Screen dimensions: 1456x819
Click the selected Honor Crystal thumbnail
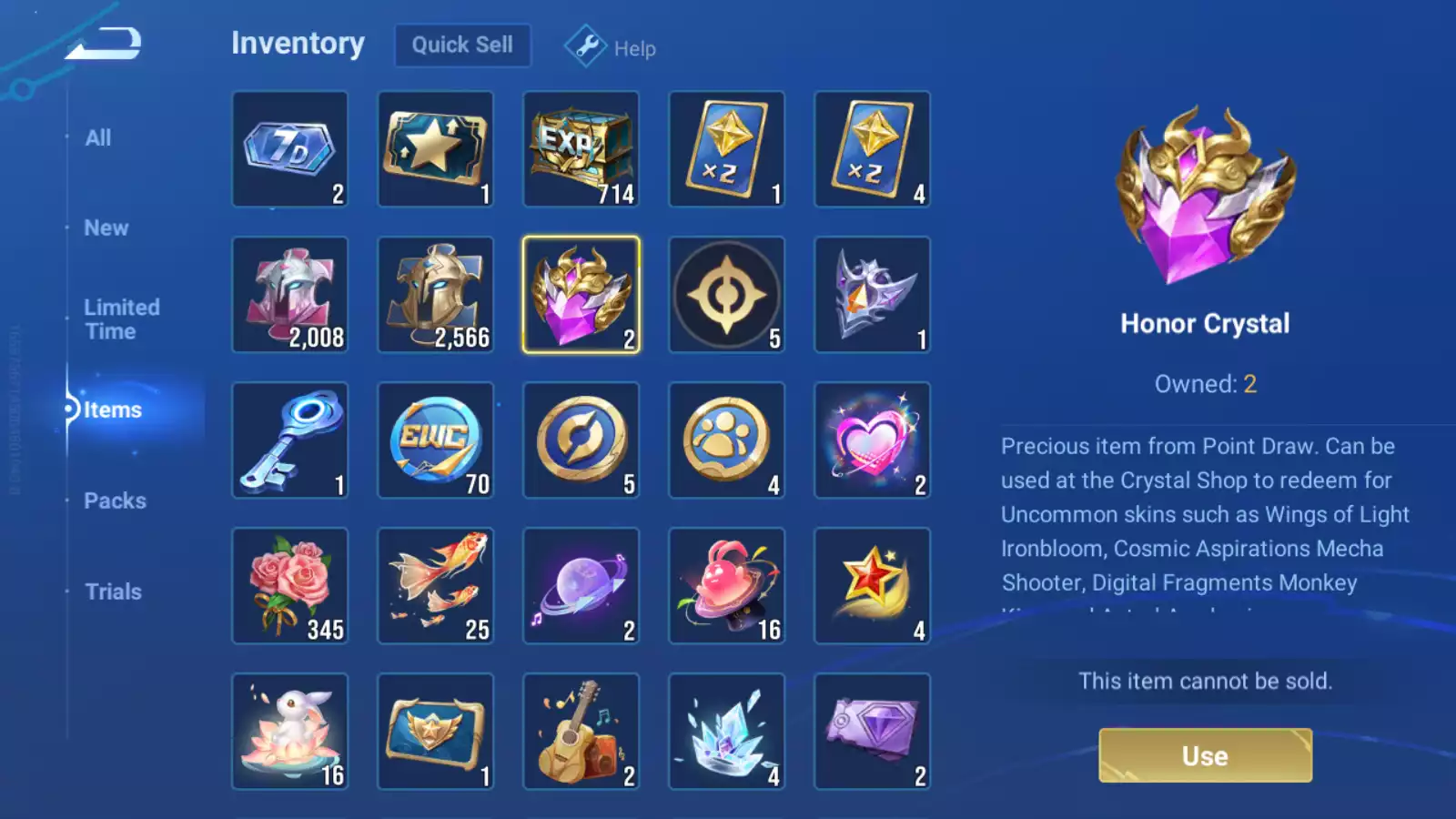point(581,296)
